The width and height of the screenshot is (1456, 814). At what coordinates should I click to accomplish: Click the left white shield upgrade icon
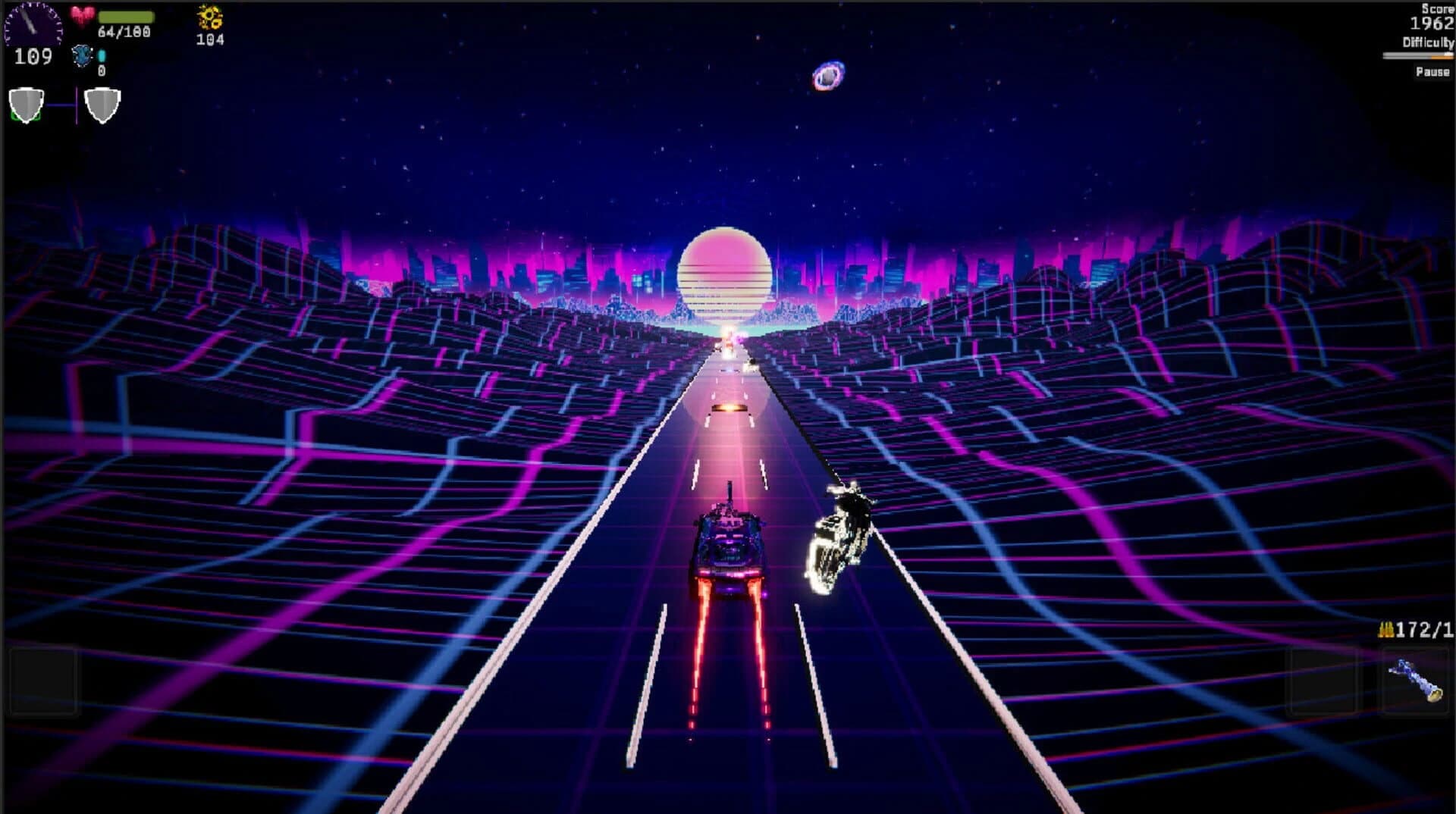(26, 104)
